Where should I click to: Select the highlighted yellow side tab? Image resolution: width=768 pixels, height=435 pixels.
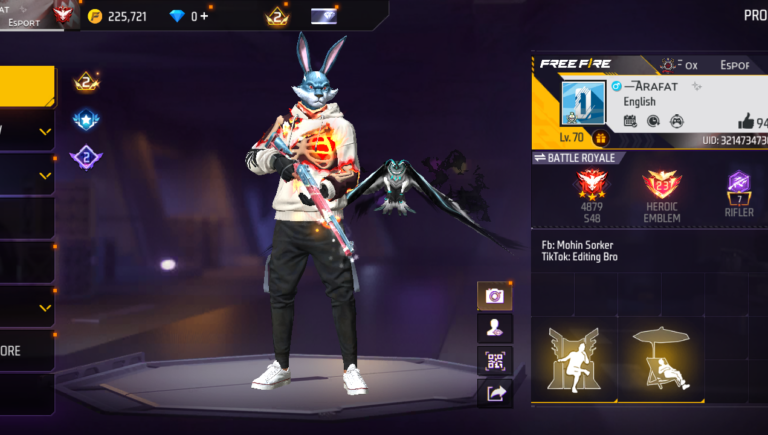tap(27, 86)
